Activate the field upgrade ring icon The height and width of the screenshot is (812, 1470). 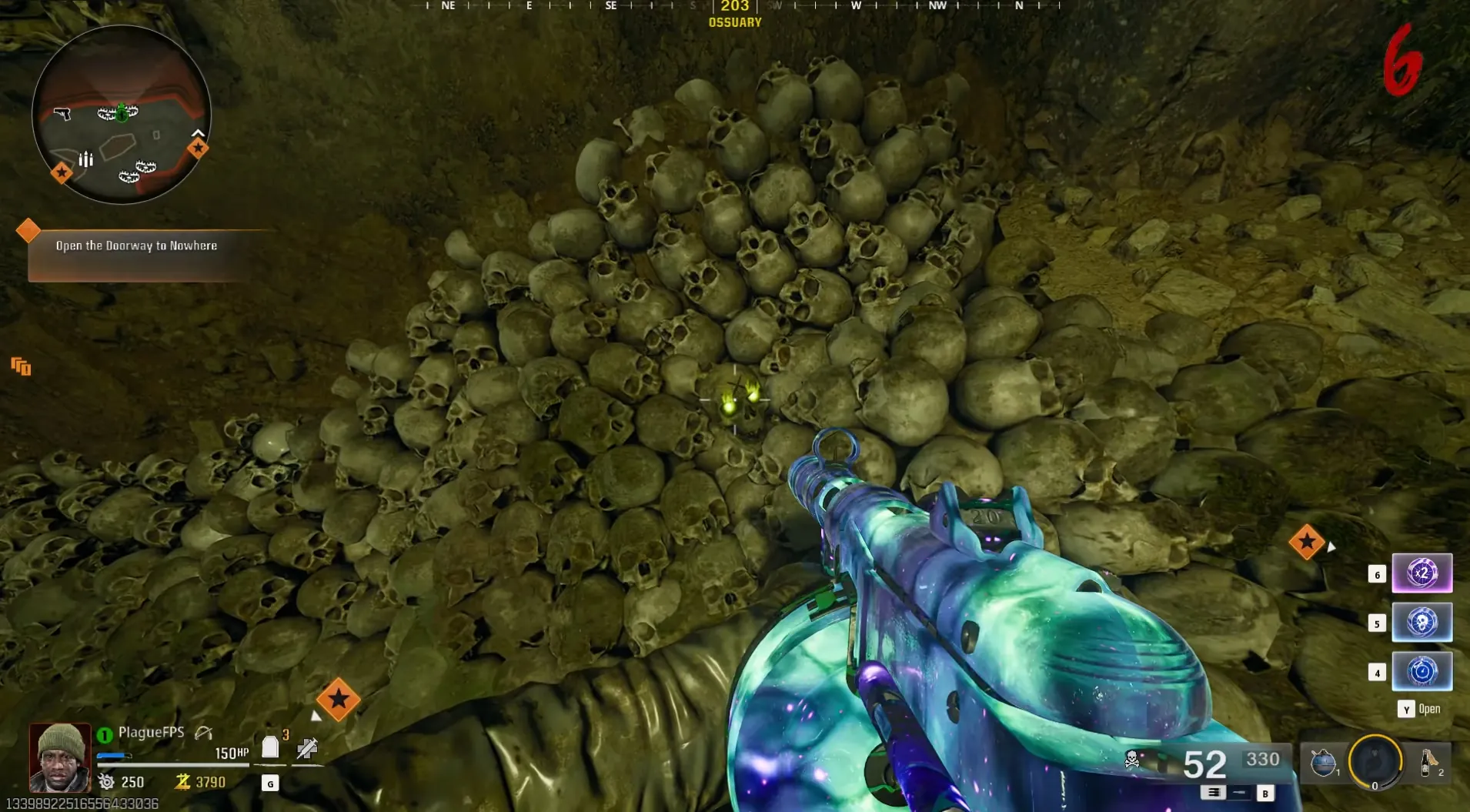click(x=1375, y=762)
